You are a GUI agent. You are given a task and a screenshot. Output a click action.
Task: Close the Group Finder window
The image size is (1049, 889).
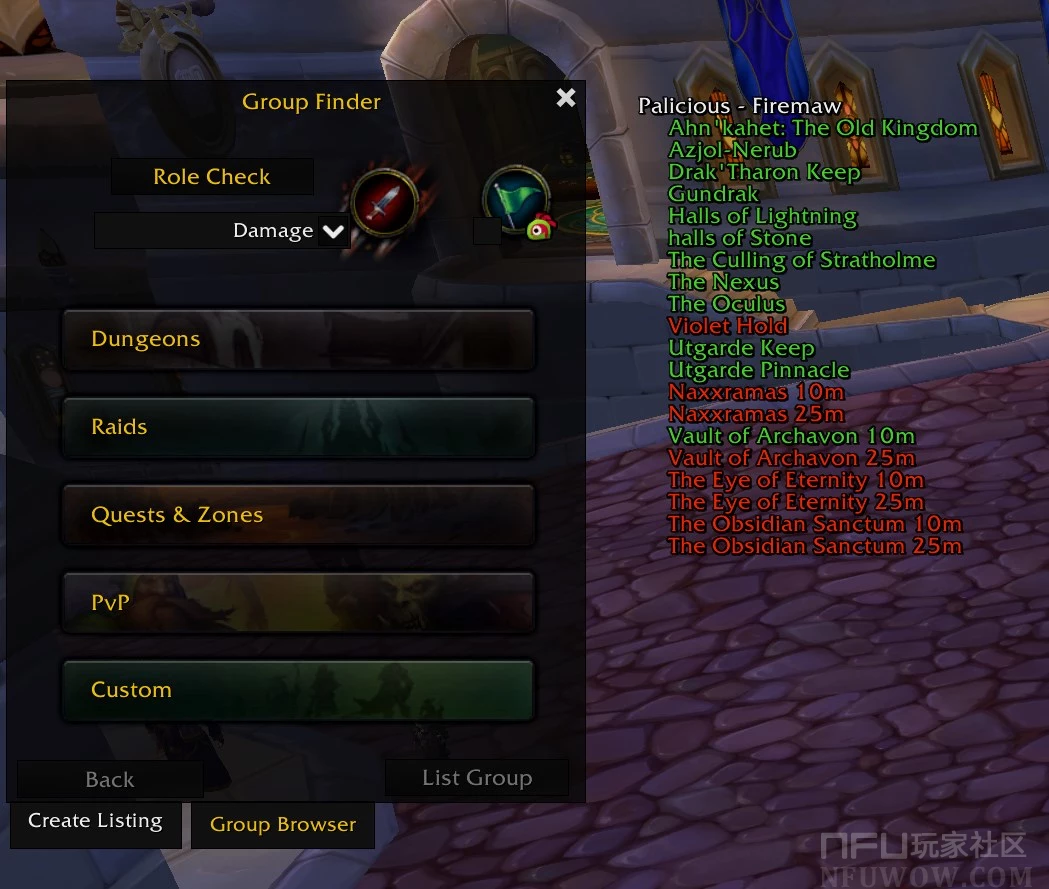tap(566, 97)
